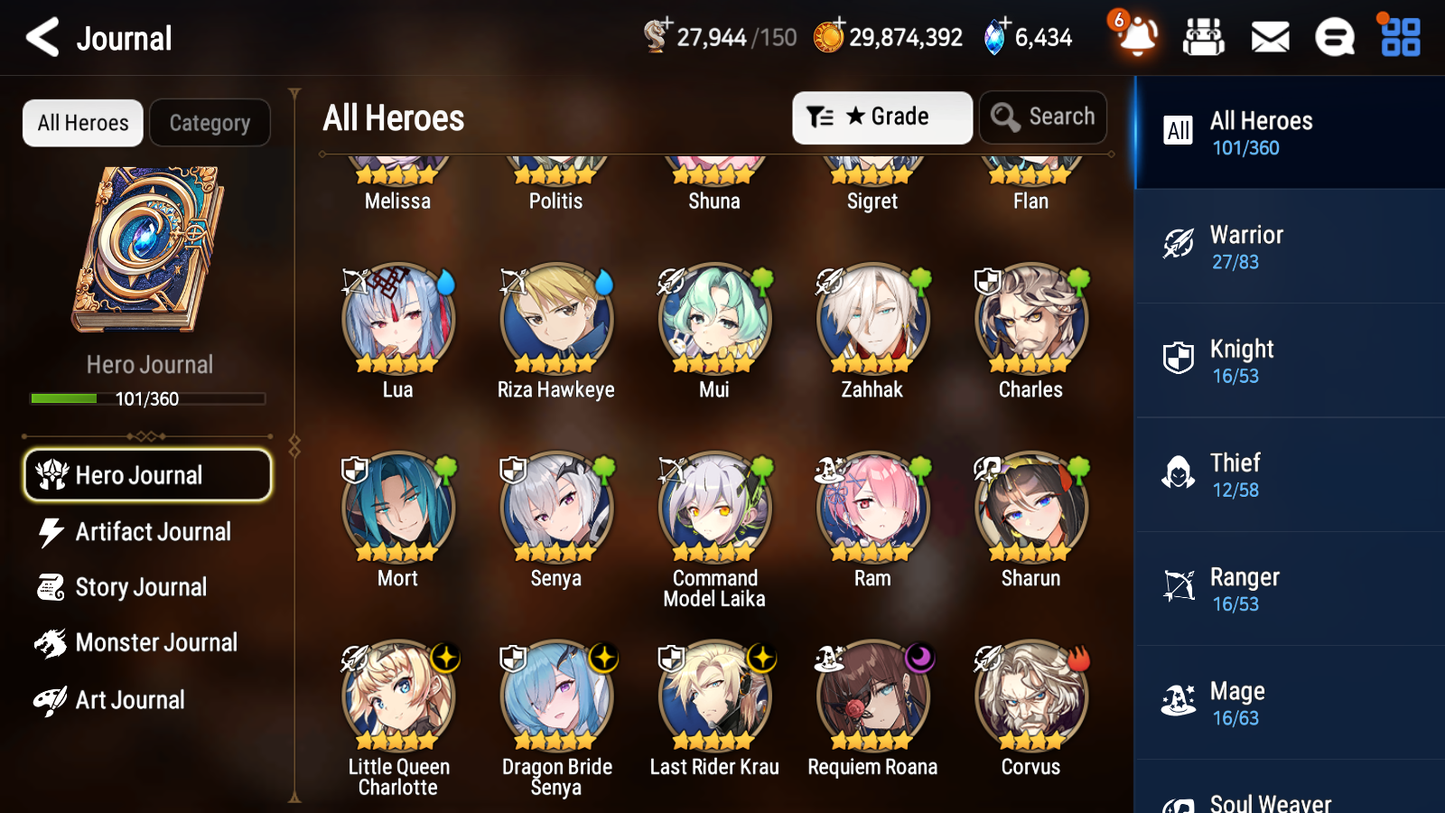Image resolution: width=1445 pixels, height=813 pixels.
Task: Open the inventory icon in the top bar
Action: [1203, 36]
